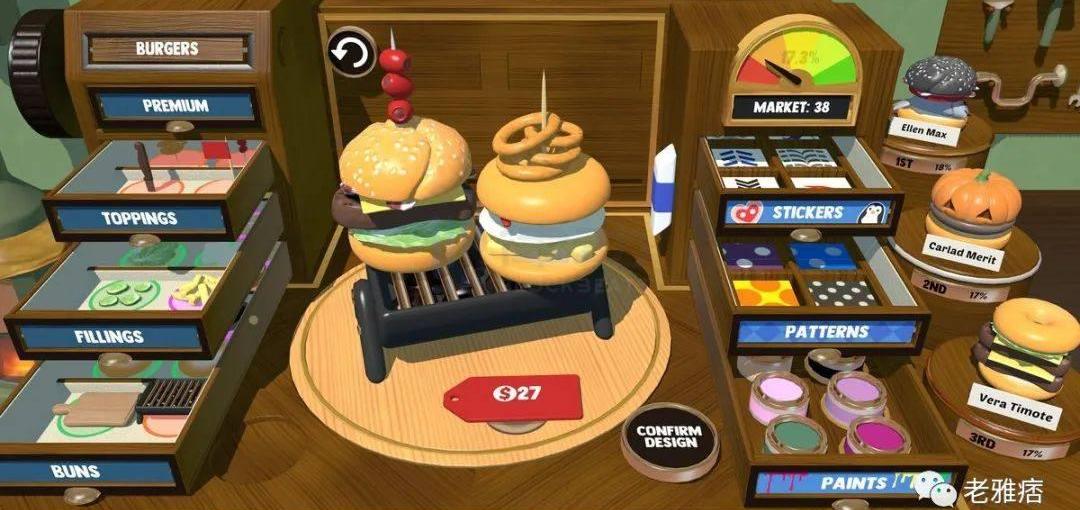Pick the light pink paint pot
This screenshot has width=1080, height=510.
click(778, 391)
